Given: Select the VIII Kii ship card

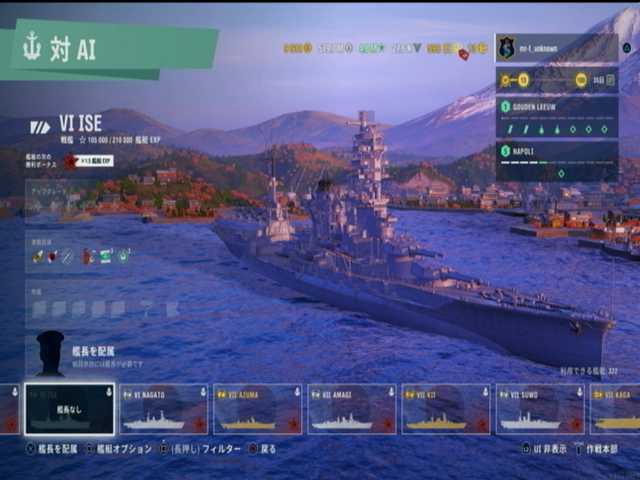Looking at the screenshot, I should click(445, 409).
